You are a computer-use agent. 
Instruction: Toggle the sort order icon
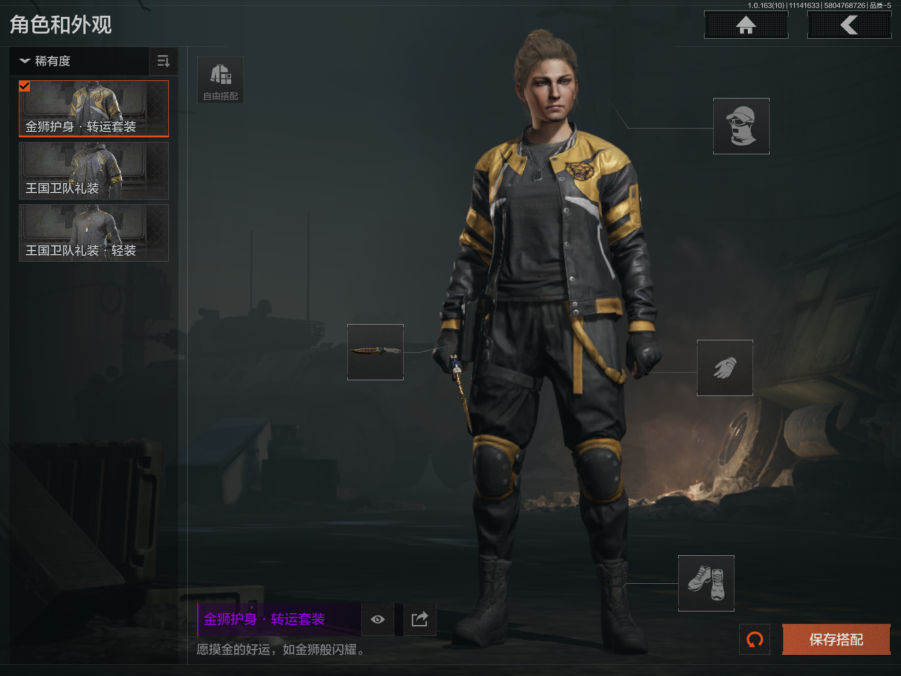click(163, 61)
